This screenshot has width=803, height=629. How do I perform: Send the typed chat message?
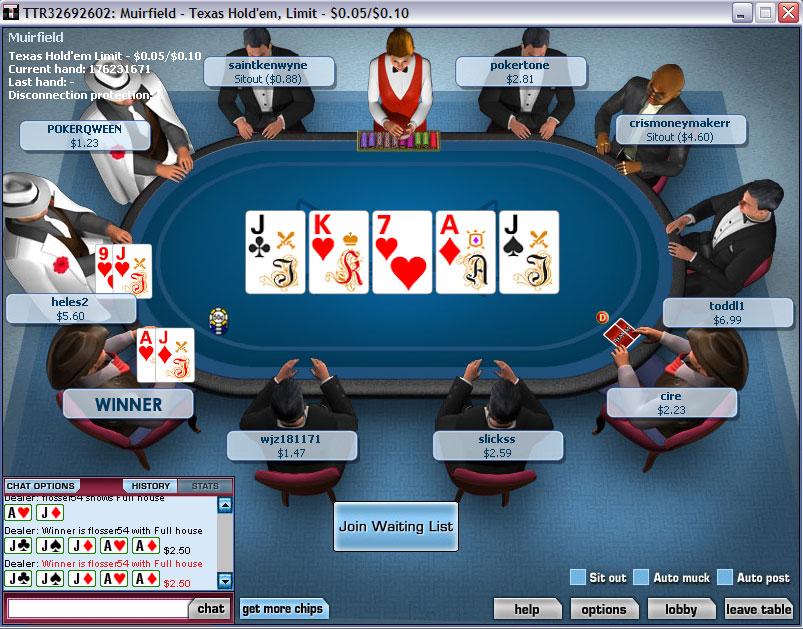pos(210,608)
